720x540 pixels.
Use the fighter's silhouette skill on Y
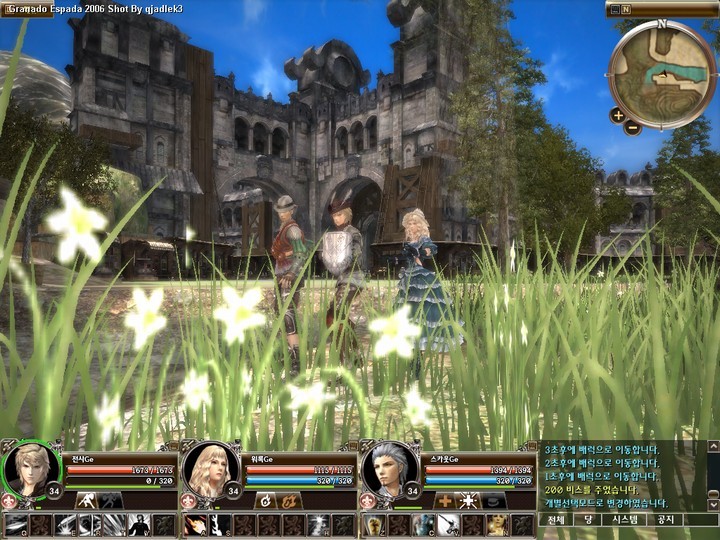(x=139, y=525)
